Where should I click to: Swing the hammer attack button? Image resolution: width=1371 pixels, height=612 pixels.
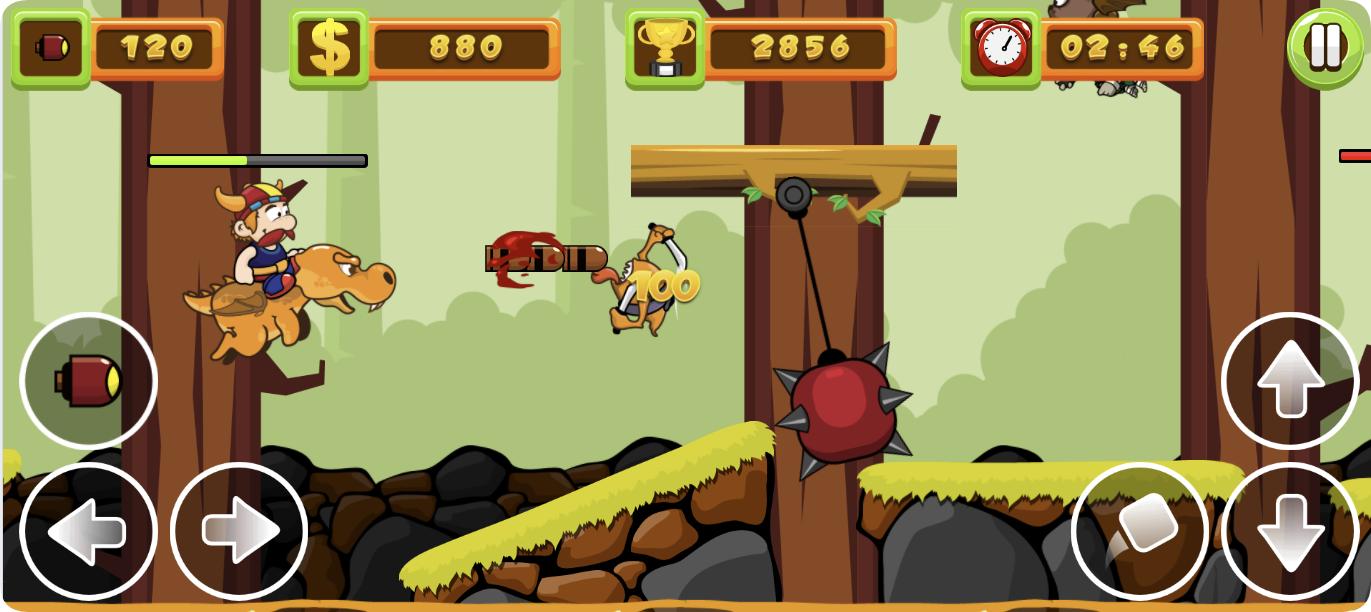(x=1140, y=531)
